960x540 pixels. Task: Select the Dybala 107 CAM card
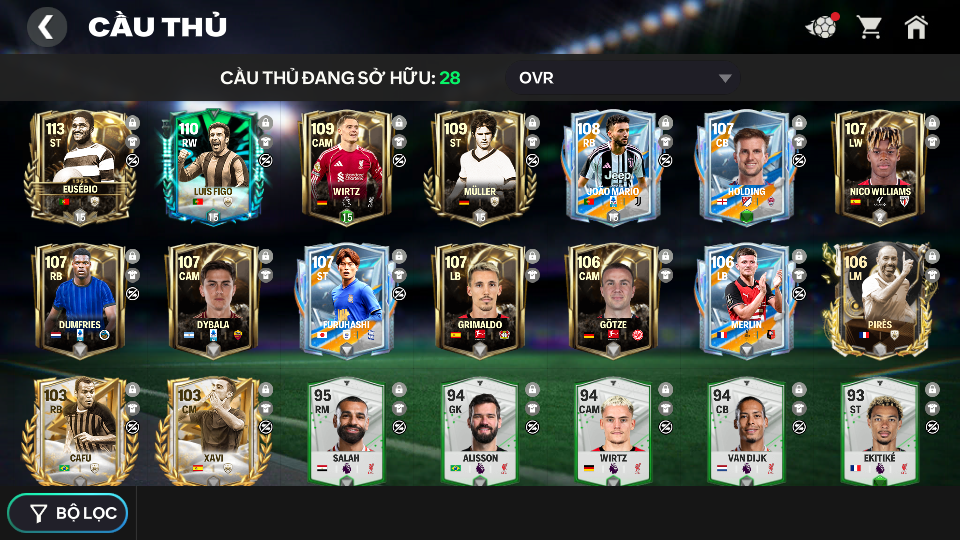click(x=212, y=299)
